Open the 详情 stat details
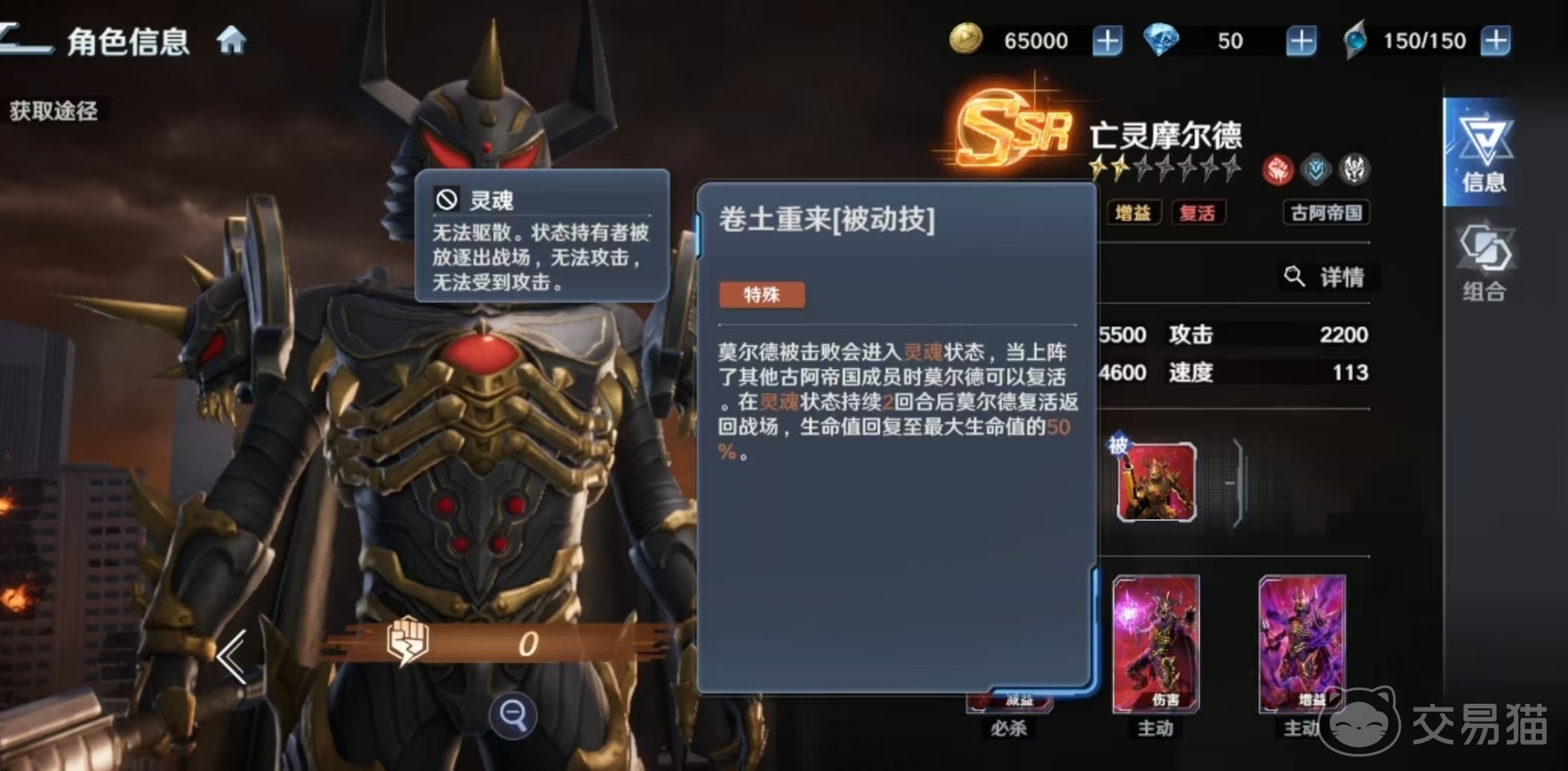 pyautogui.click(x=1327, y=277)
